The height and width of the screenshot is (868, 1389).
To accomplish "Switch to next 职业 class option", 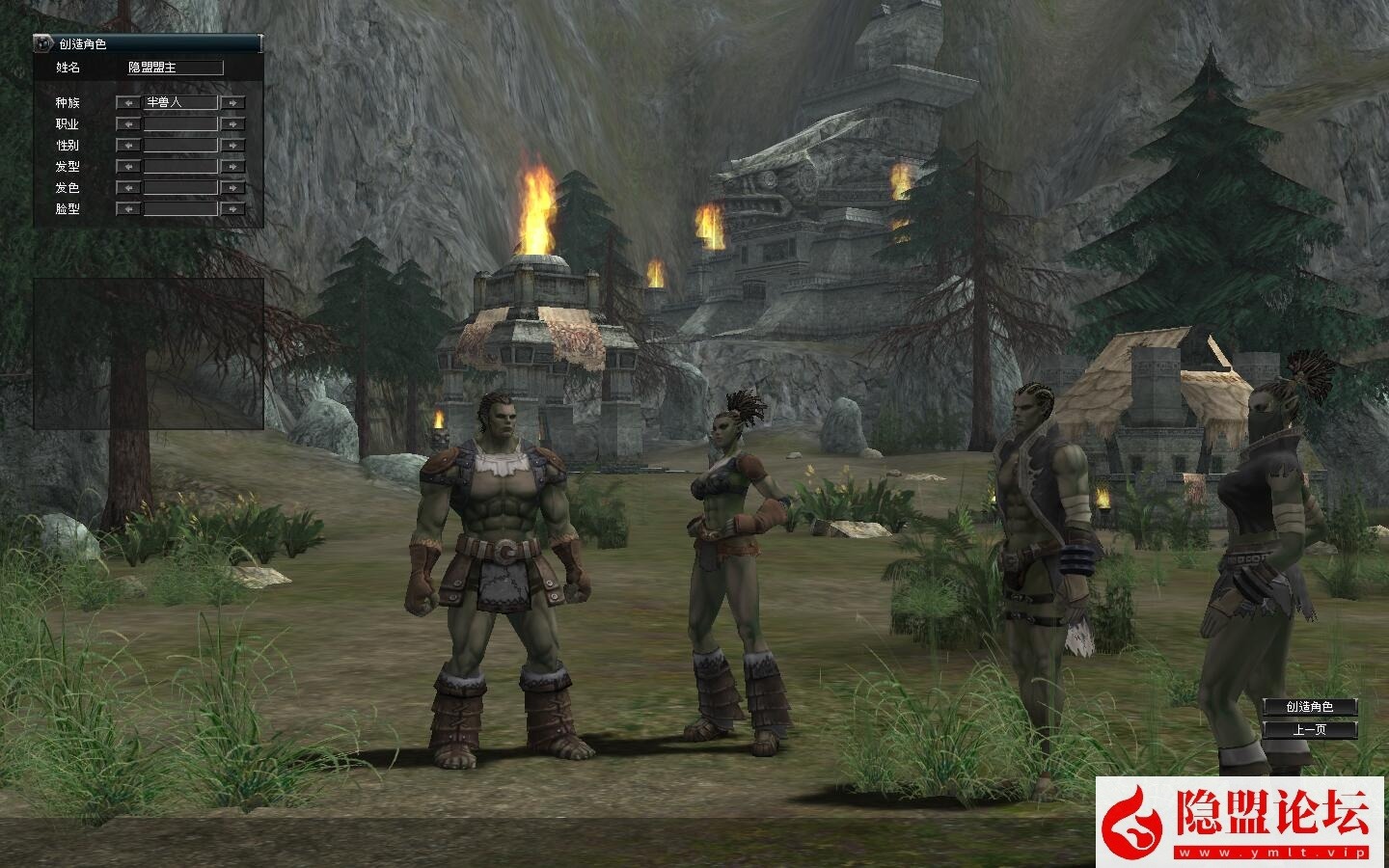I will [232, 123].
